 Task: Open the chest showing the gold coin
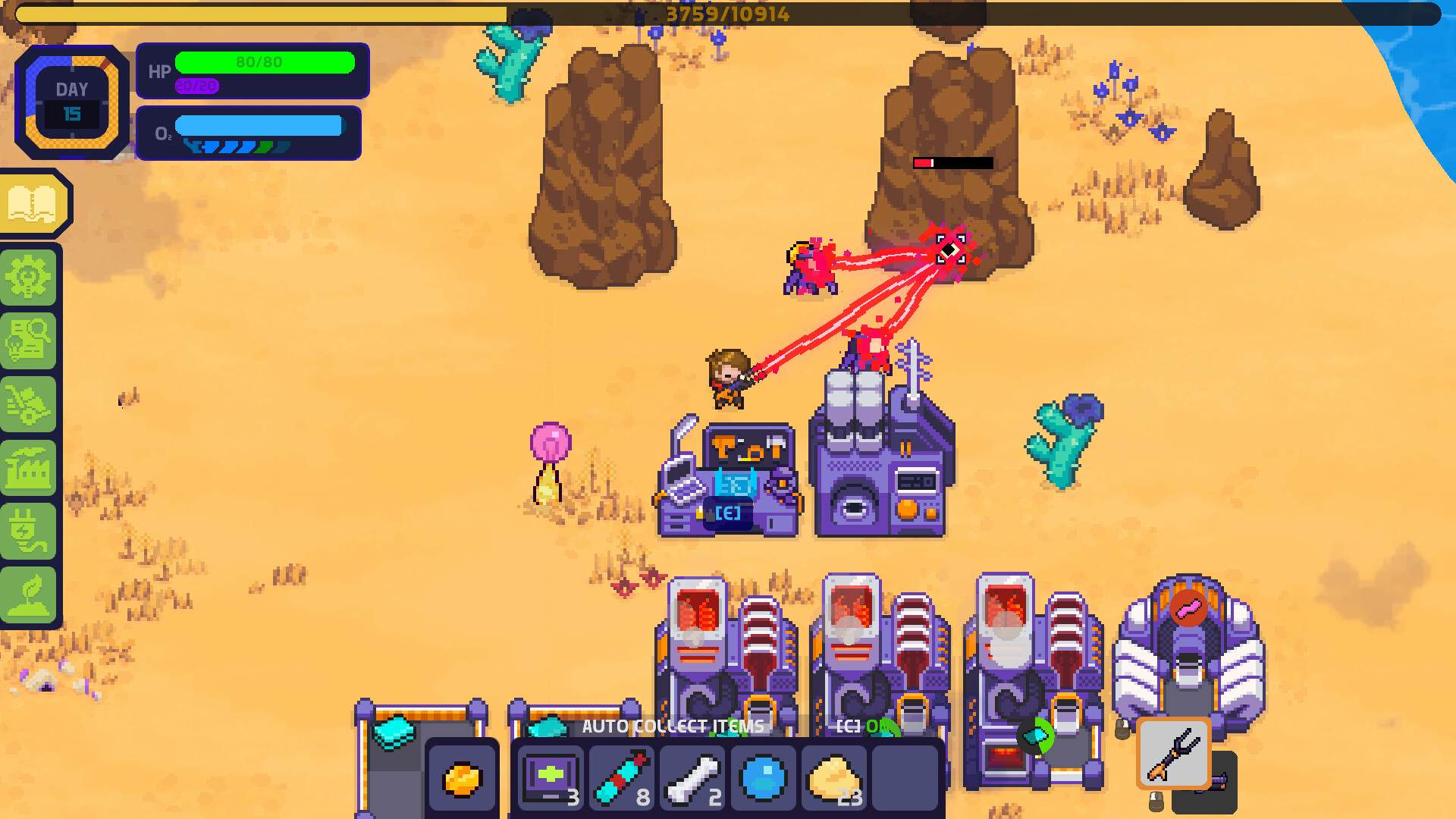(462, 777)
